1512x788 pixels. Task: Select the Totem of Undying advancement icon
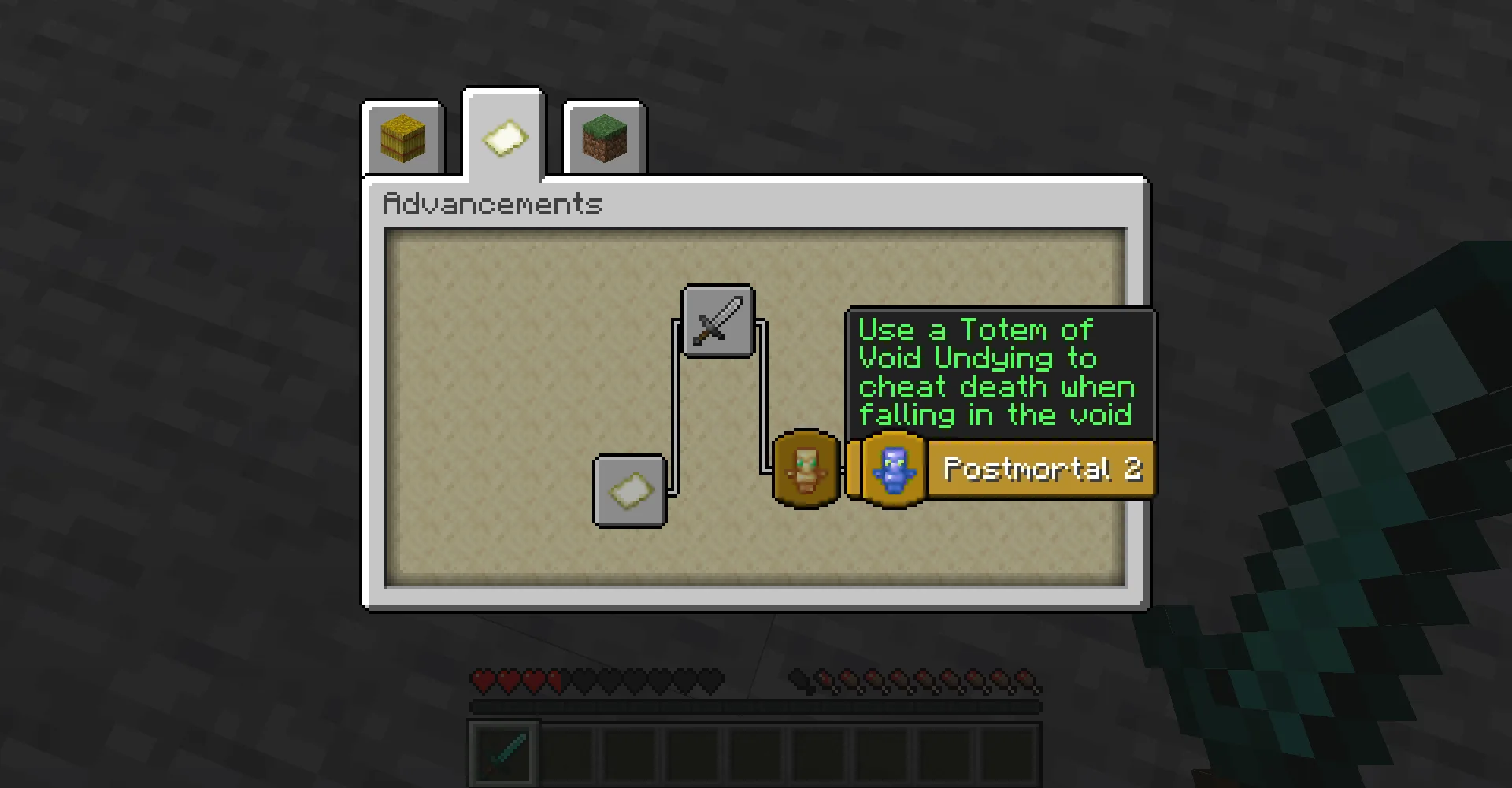pyautogui.click(x=806, y=468)
